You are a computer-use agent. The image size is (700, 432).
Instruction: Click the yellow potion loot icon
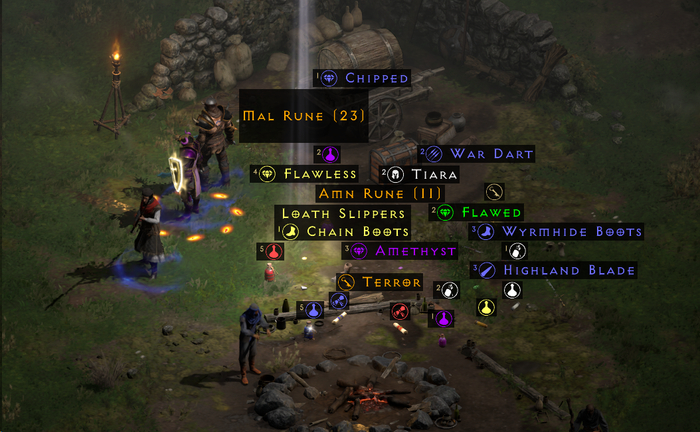pyautogui.click(x=486, y=307)
